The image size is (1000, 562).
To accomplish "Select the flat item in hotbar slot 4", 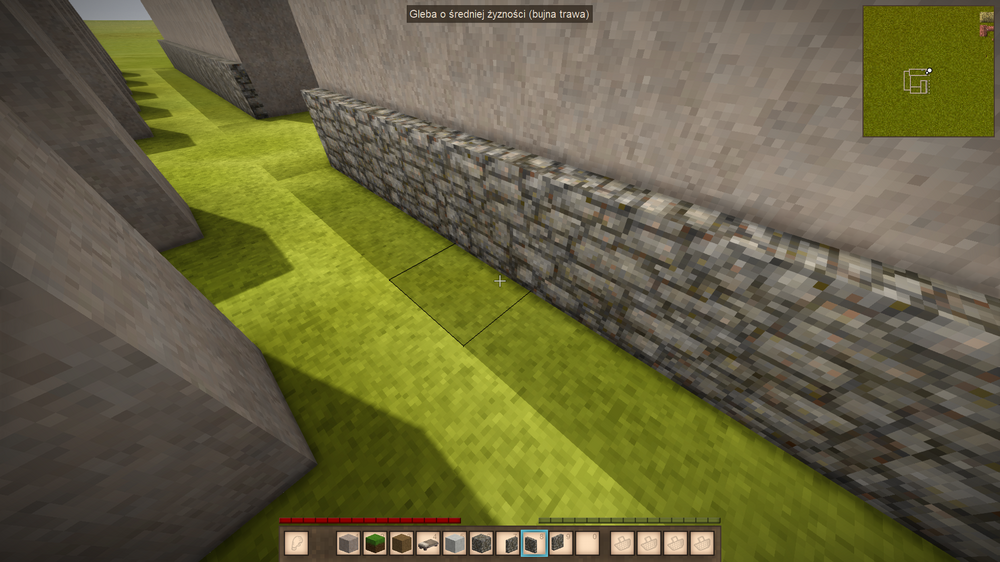I will coord(429,543).
